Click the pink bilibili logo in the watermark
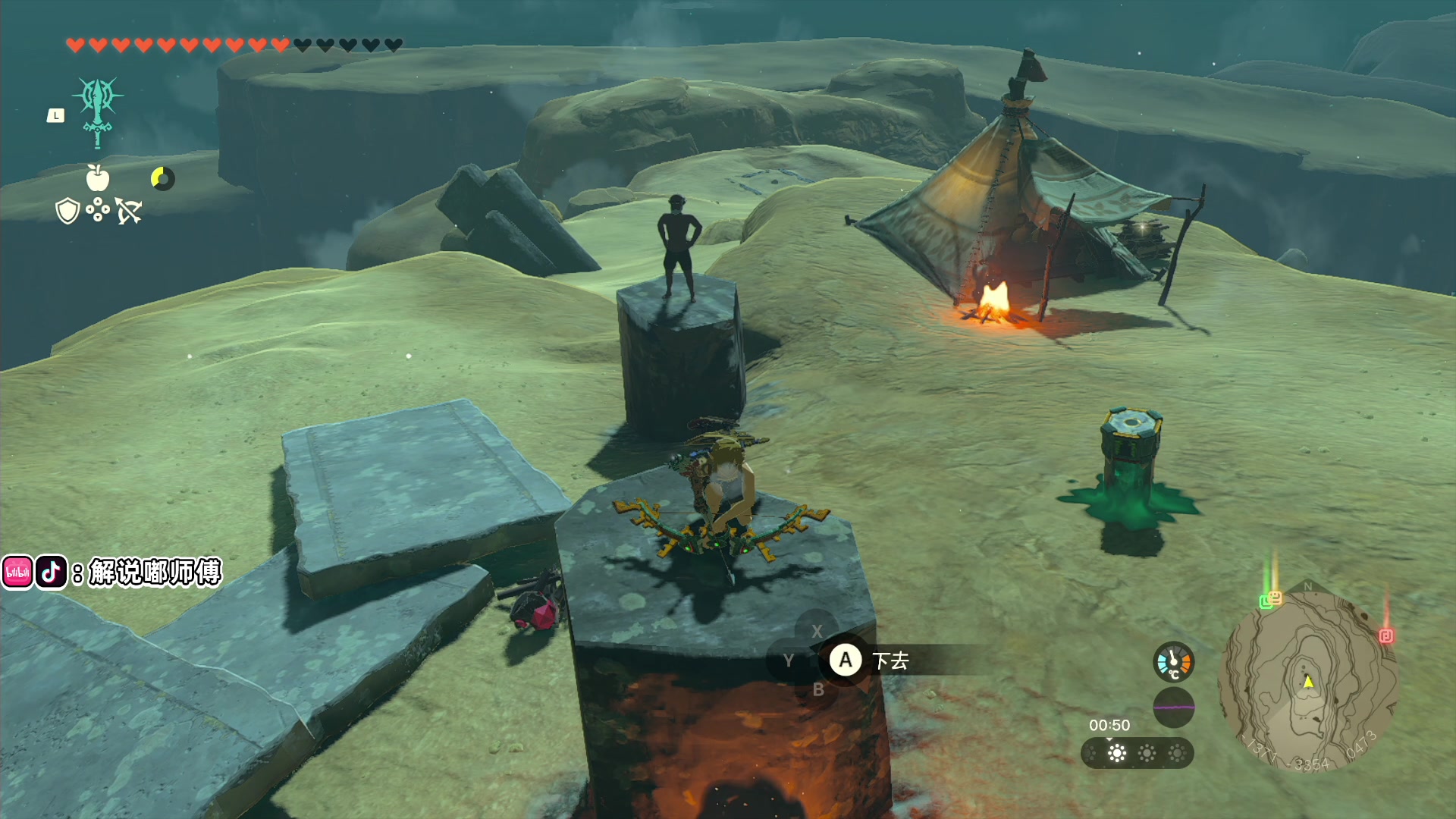Viewport: 1456px width, 819px height. click(x=17, y=573)
